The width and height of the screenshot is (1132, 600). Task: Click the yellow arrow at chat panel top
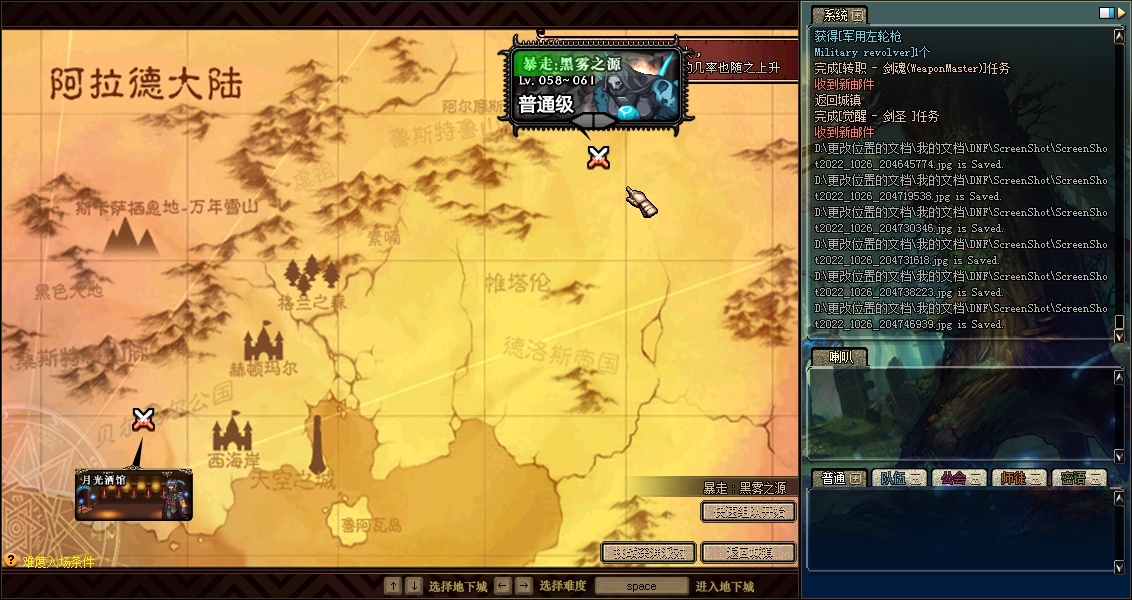pyautogui.click(x=1119, y=13)
